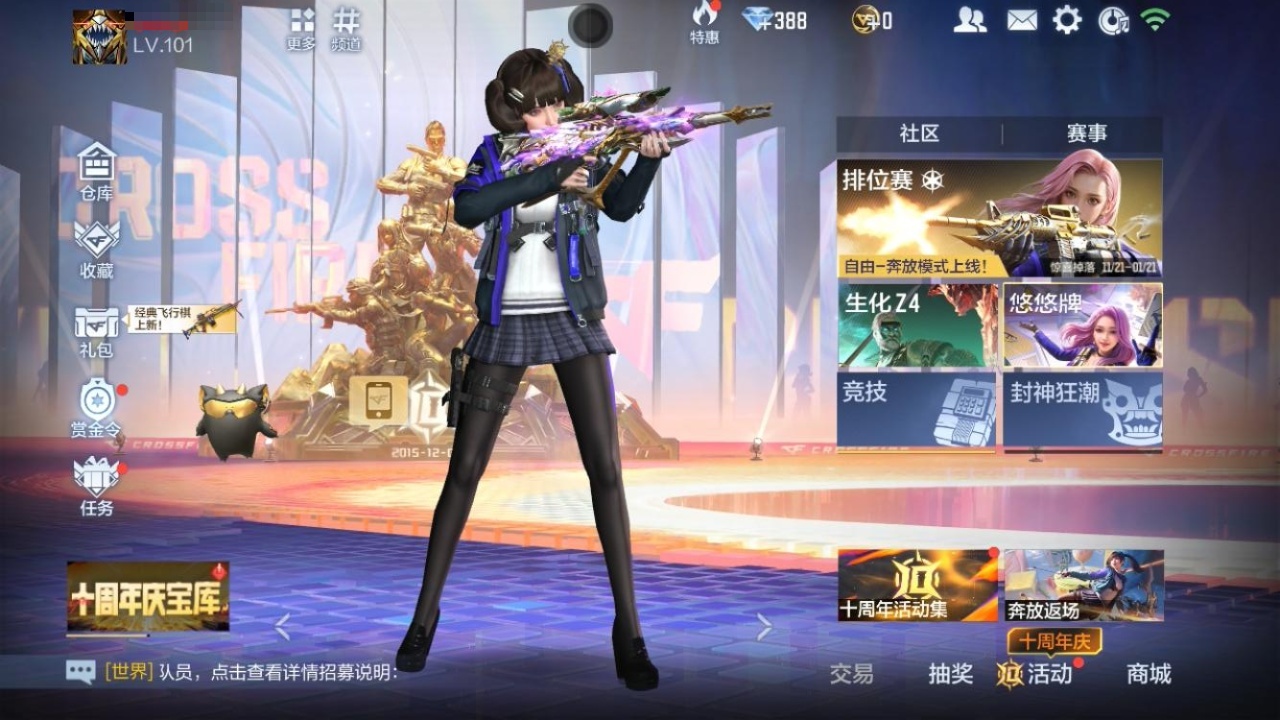
Task: Open the mail inbox
Action: point(1021,20)
